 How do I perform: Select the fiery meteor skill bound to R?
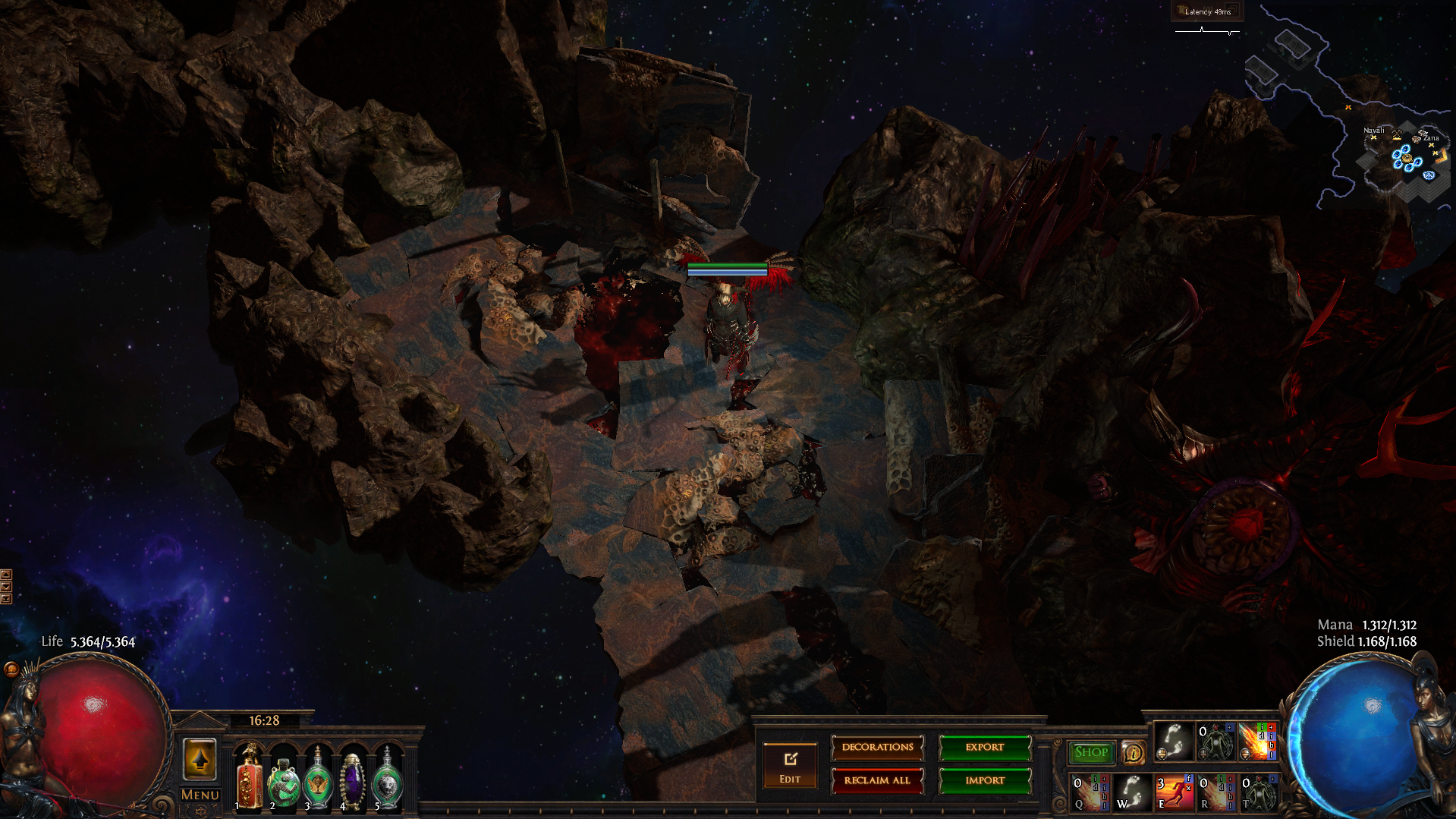pos(1215,792)
